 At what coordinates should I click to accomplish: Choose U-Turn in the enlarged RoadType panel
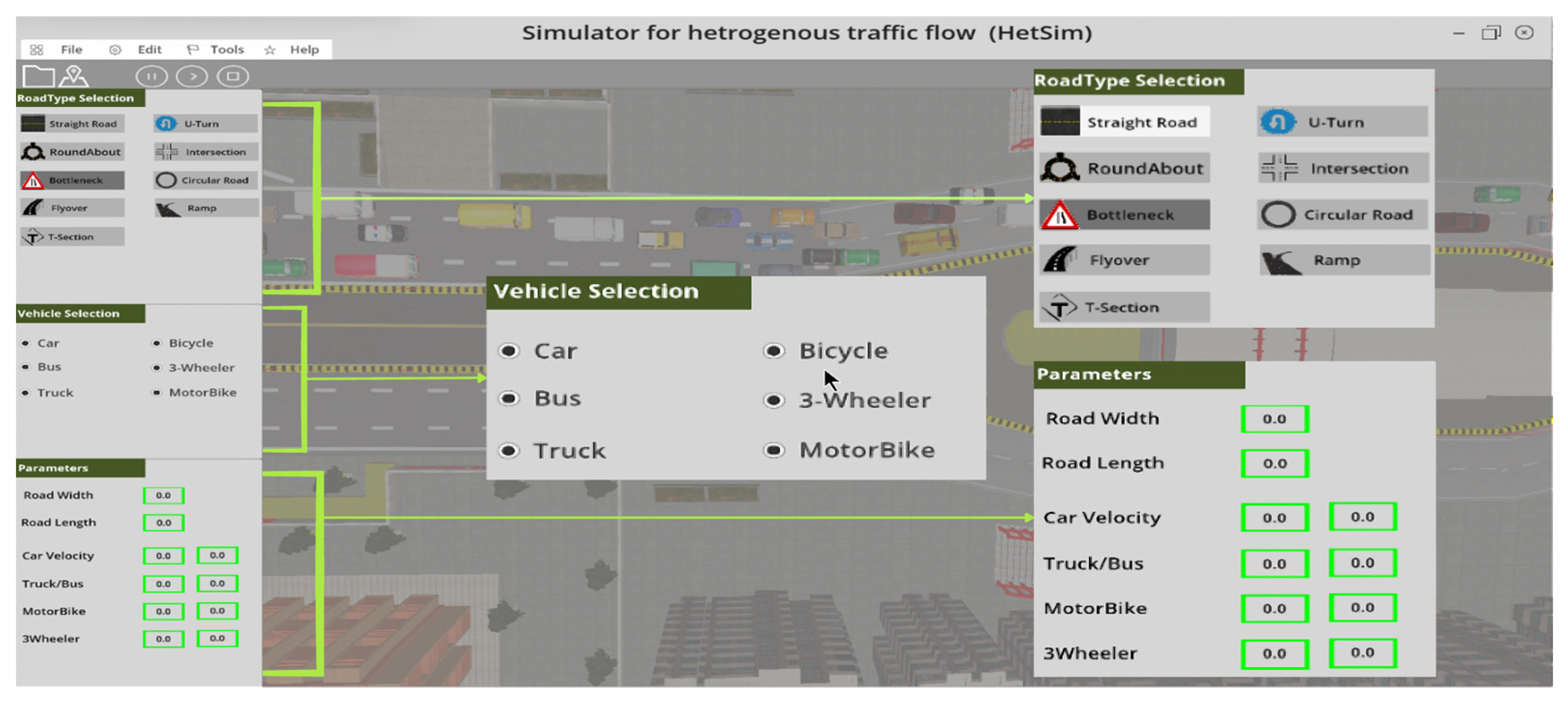1342,122
